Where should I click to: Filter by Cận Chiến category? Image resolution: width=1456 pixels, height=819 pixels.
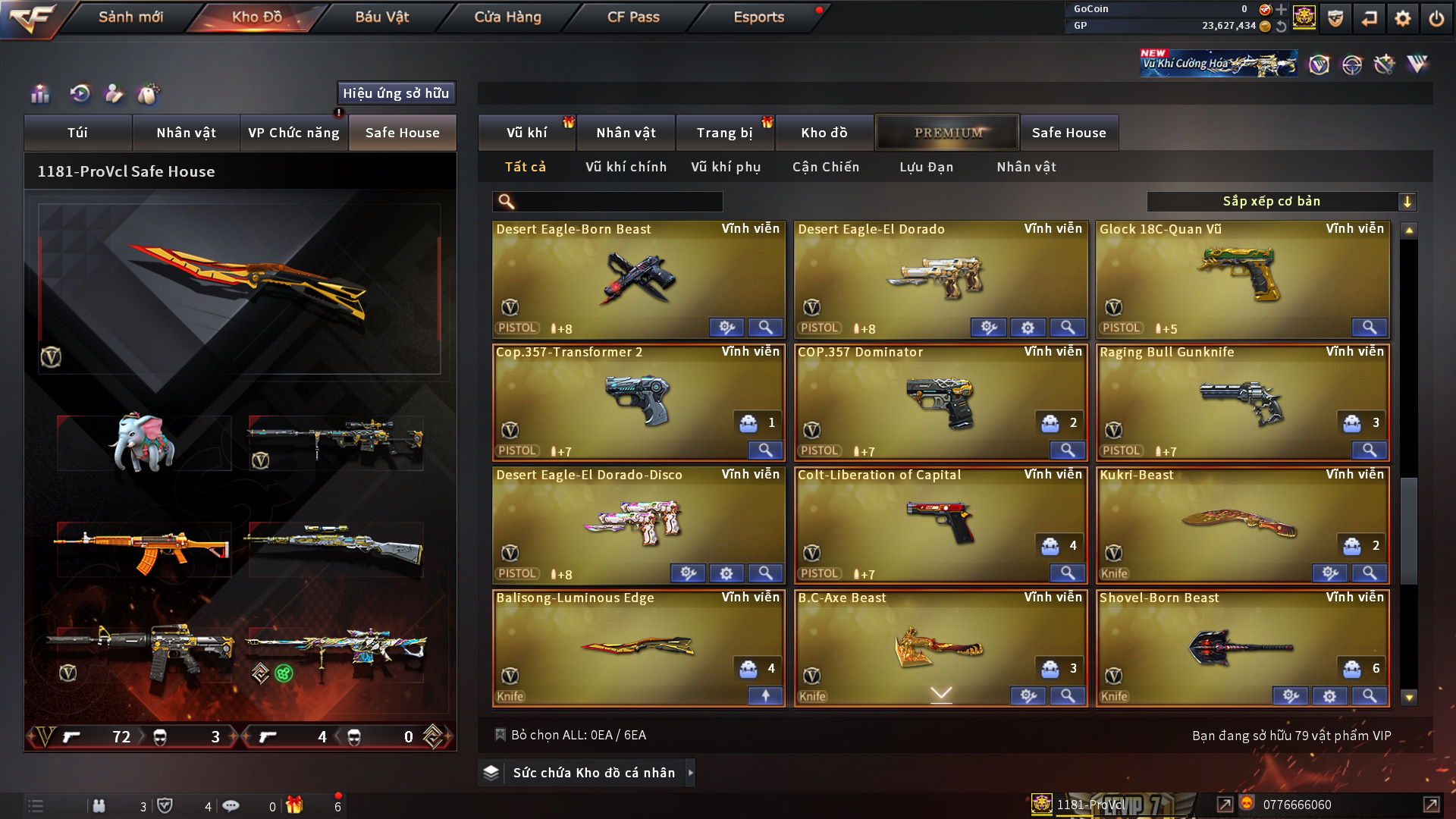point(826,167)
